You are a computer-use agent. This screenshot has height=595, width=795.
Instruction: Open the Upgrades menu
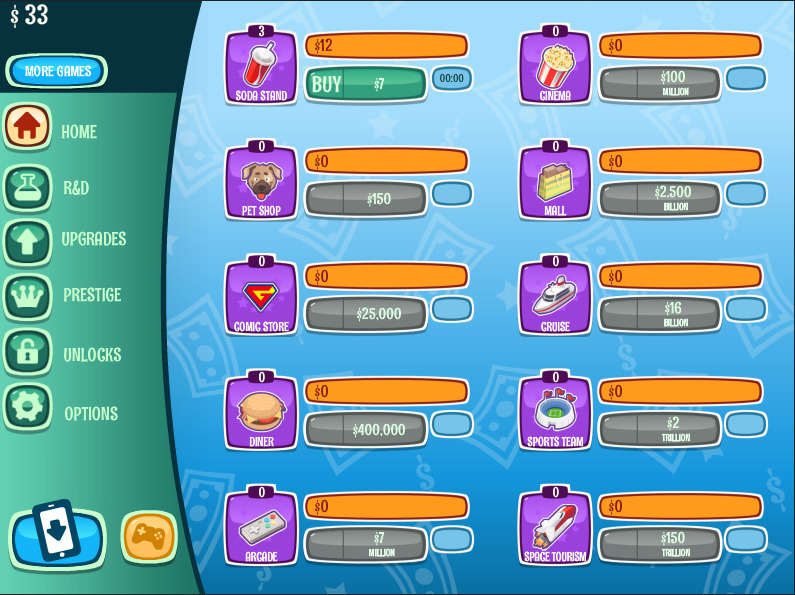click(28, 240)
